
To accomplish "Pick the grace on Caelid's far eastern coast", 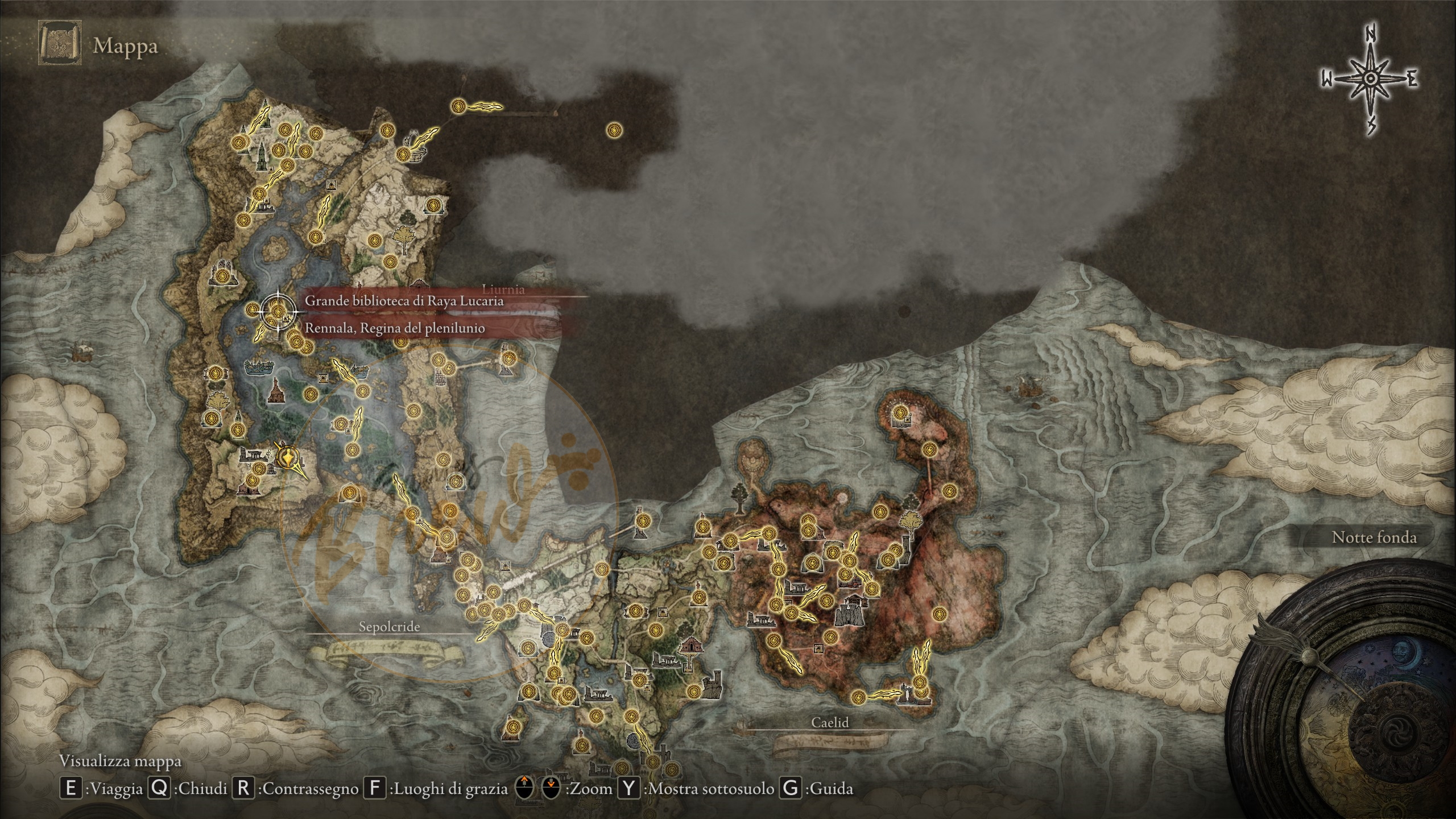I will point(939,614).
